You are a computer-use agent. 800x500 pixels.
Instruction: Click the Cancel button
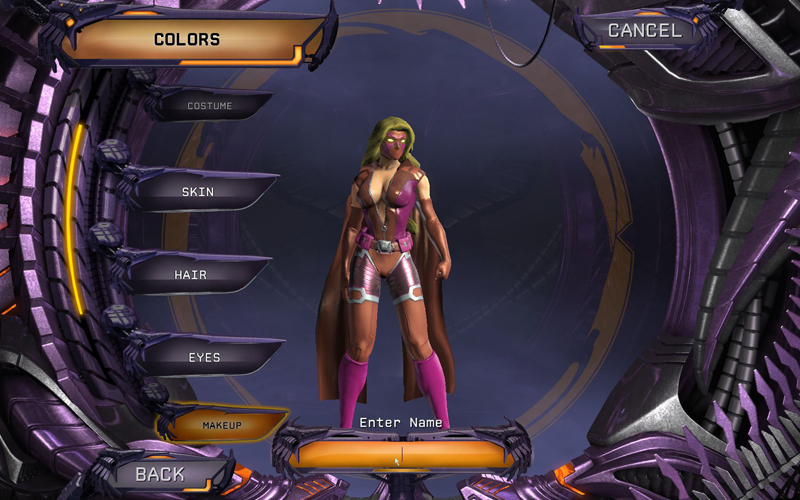pos(645,30)
